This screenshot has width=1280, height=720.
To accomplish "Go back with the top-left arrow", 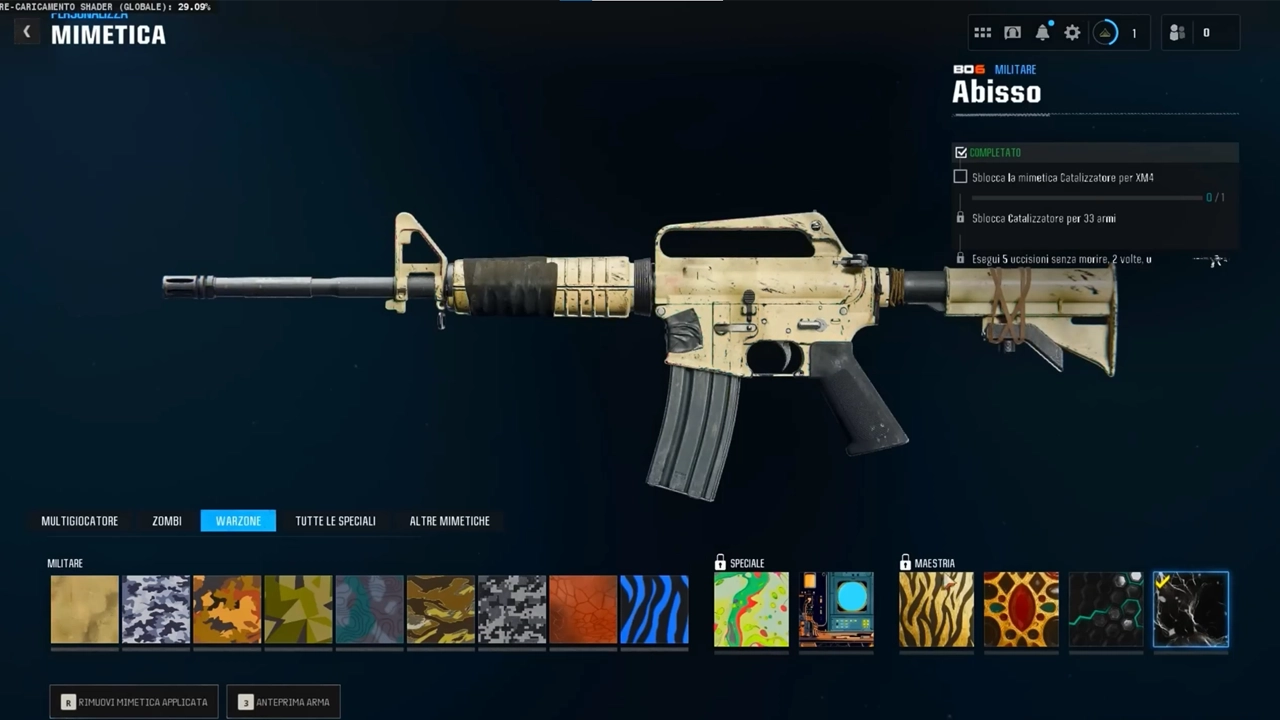I will coord(27,32).
